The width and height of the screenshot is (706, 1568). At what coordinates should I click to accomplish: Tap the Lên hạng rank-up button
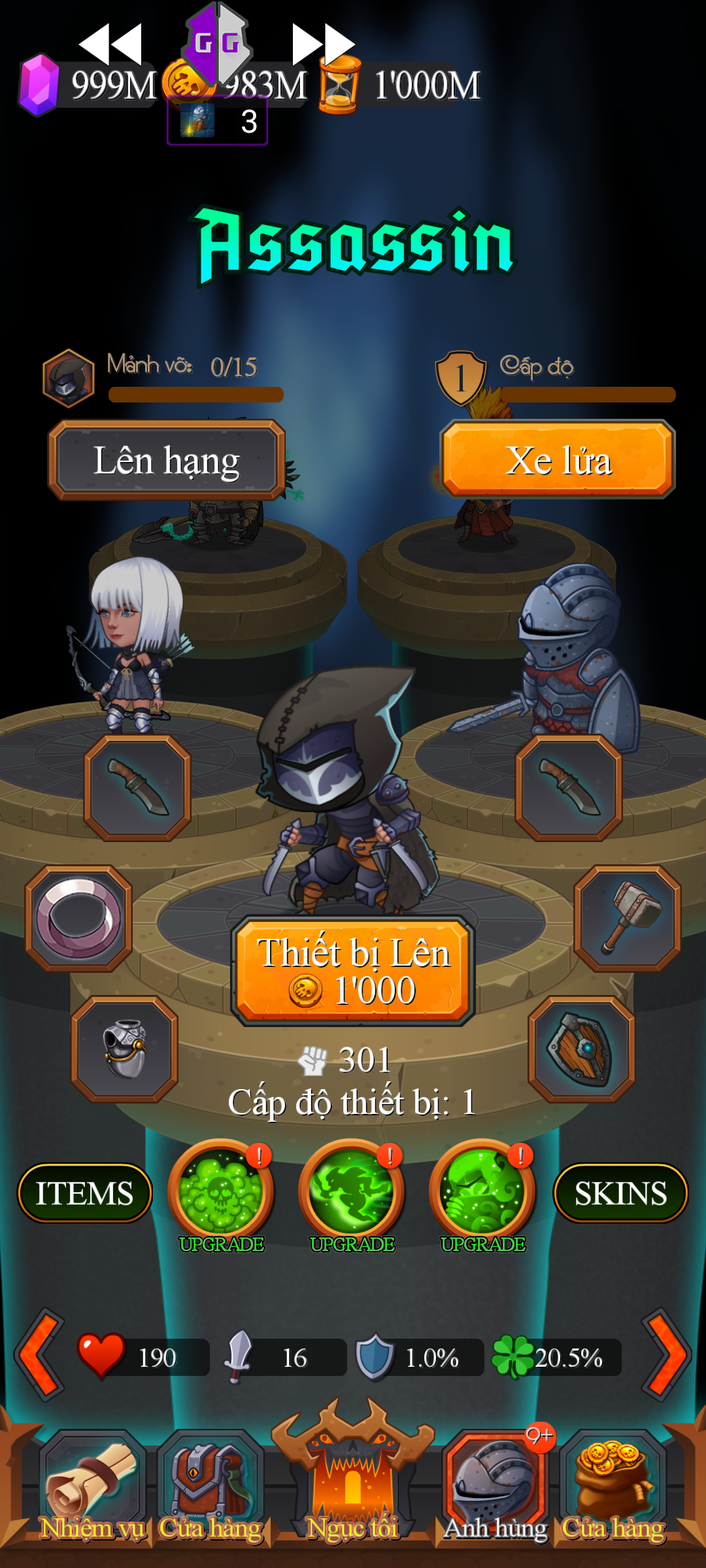click(167, 461)
